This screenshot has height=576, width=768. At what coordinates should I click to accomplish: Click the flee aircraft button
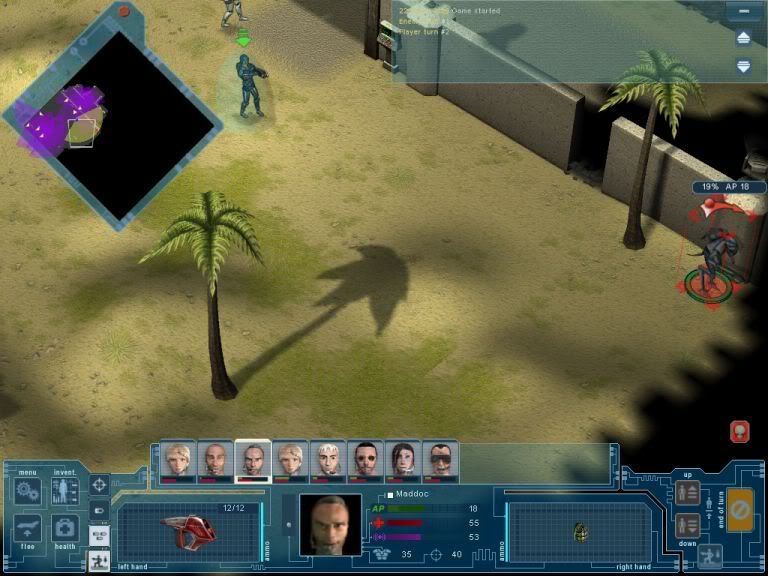tap(28, 530)
